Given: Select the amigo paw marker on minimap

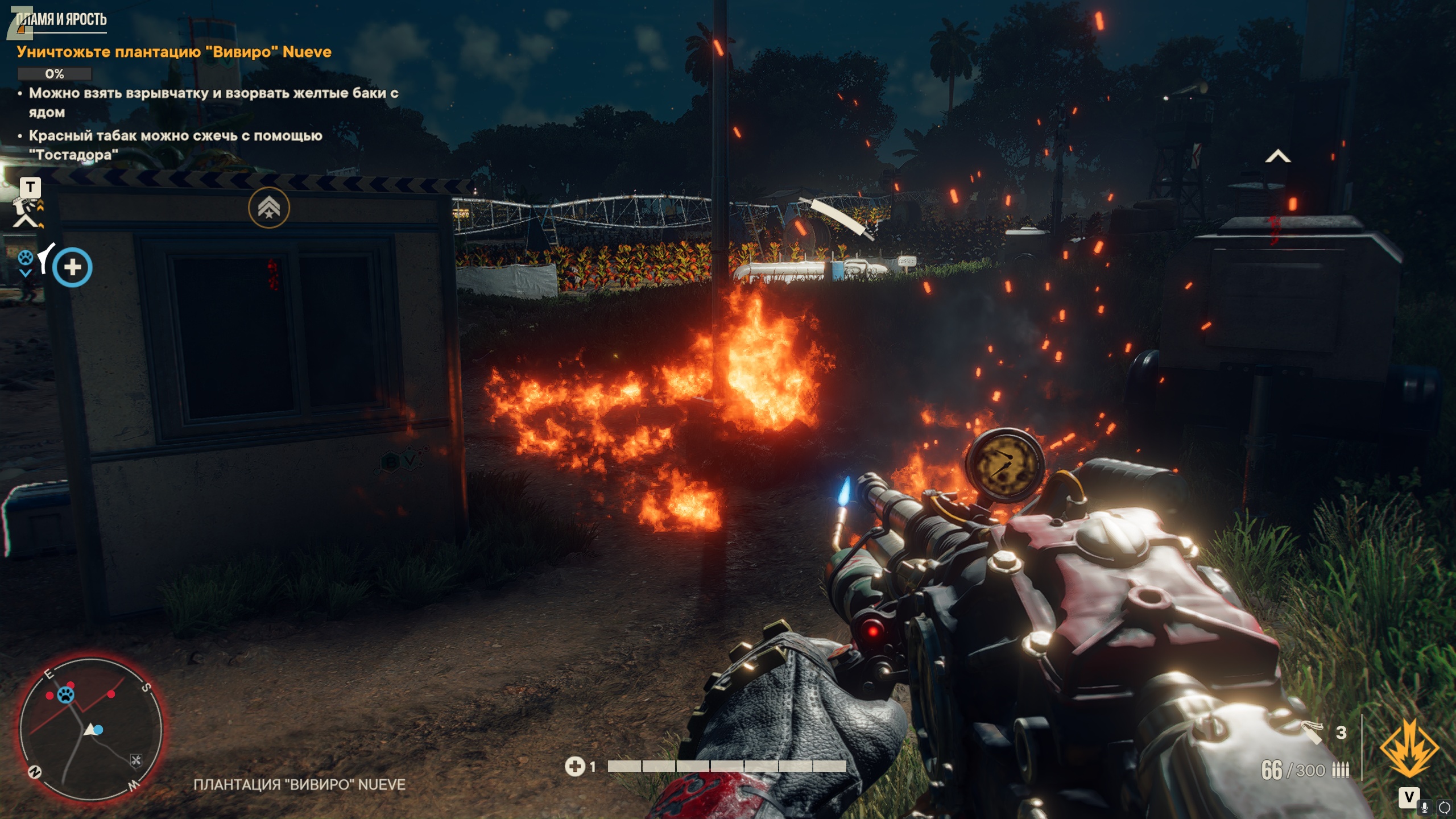Looking at the screenshot, I should pos(67,694).
